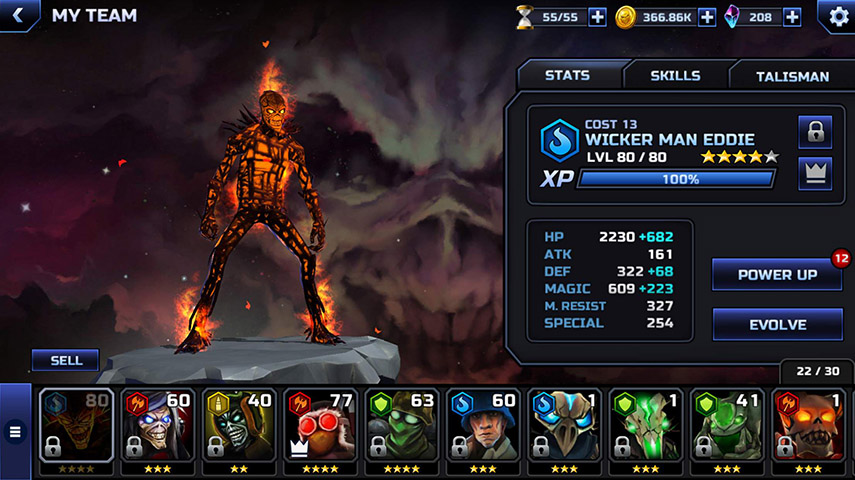Power Up this character
Viewport: 855px width, 480px height.
(777, 274)
